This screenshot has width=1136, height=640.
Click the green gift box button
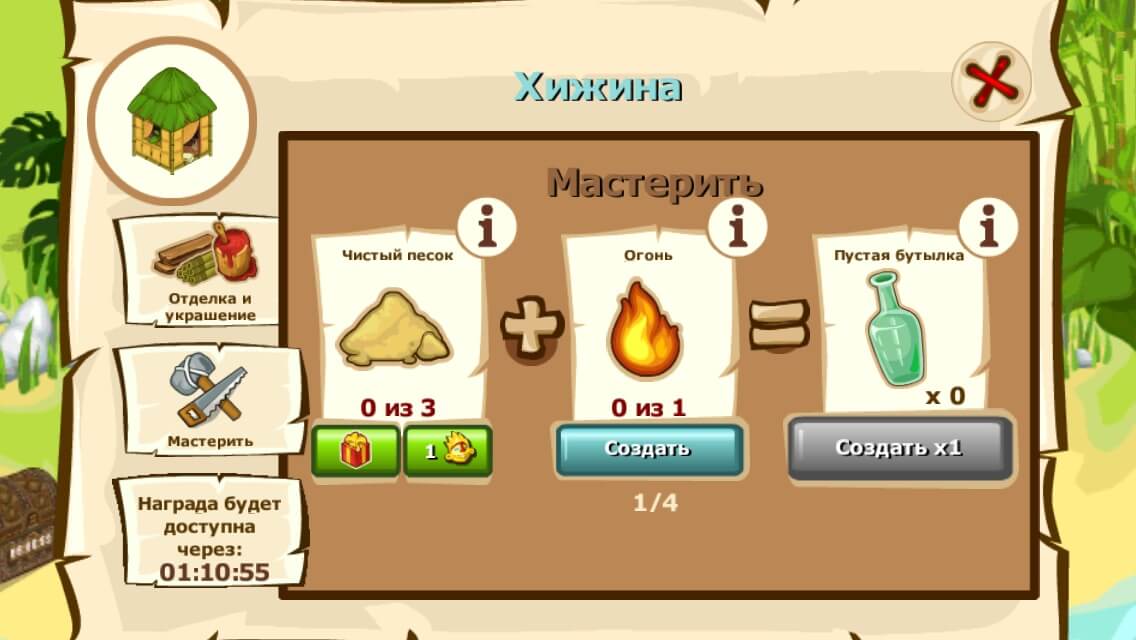coord(356,452)
